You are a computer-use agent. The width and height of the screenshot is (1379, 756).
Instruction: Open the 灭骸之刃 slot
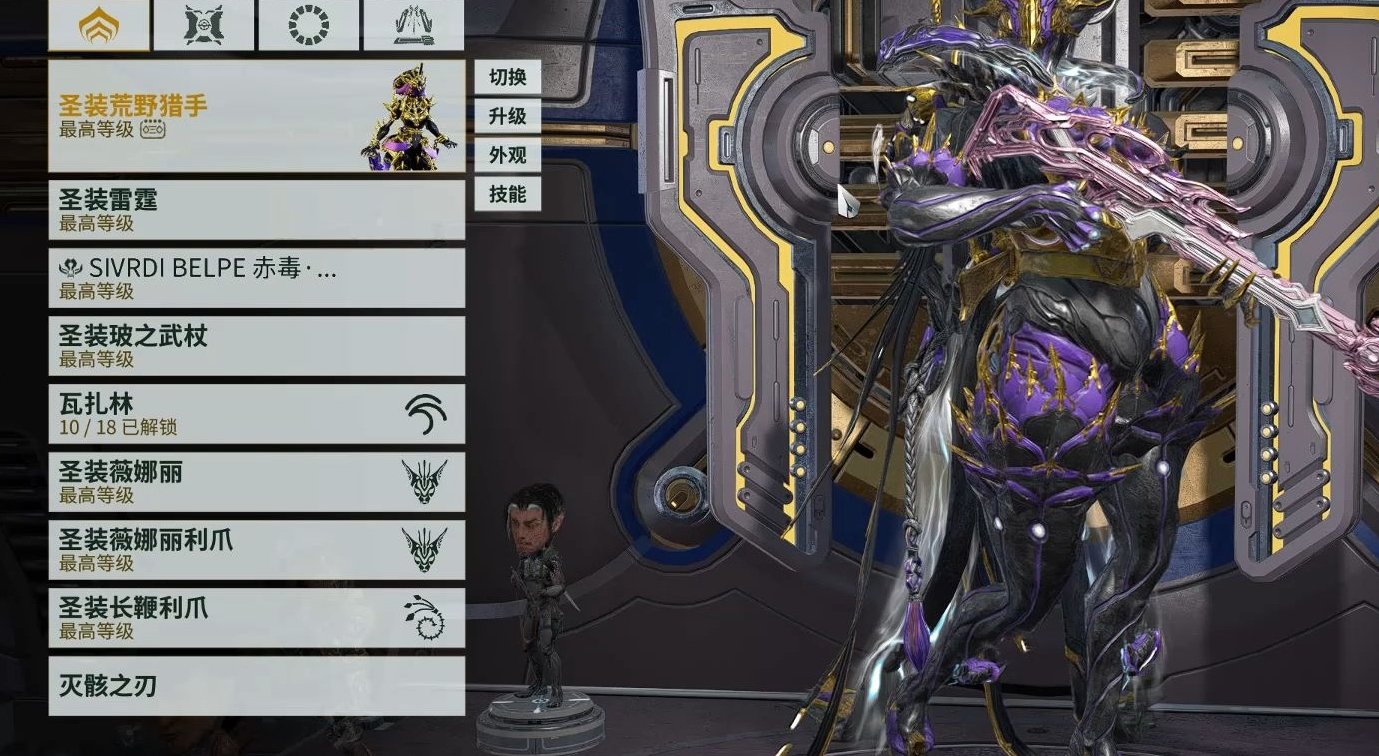click(256, 686)
